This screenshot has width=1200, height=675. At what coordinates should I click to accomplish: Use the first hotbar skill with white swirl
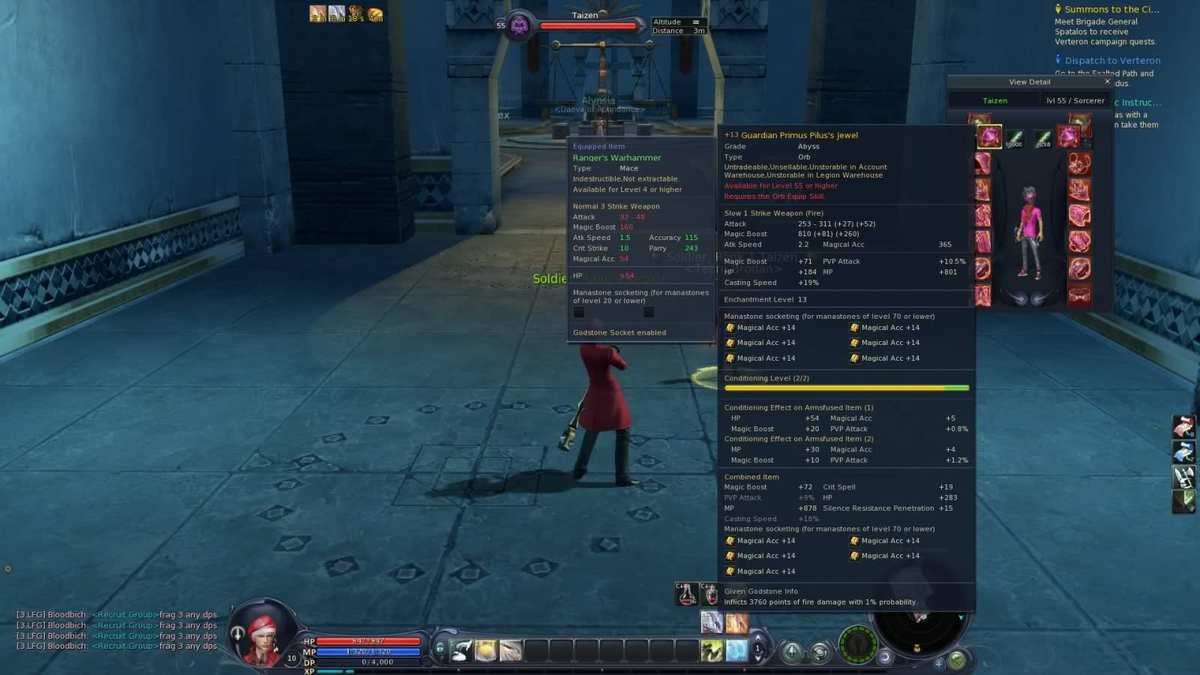pos(462,651)
